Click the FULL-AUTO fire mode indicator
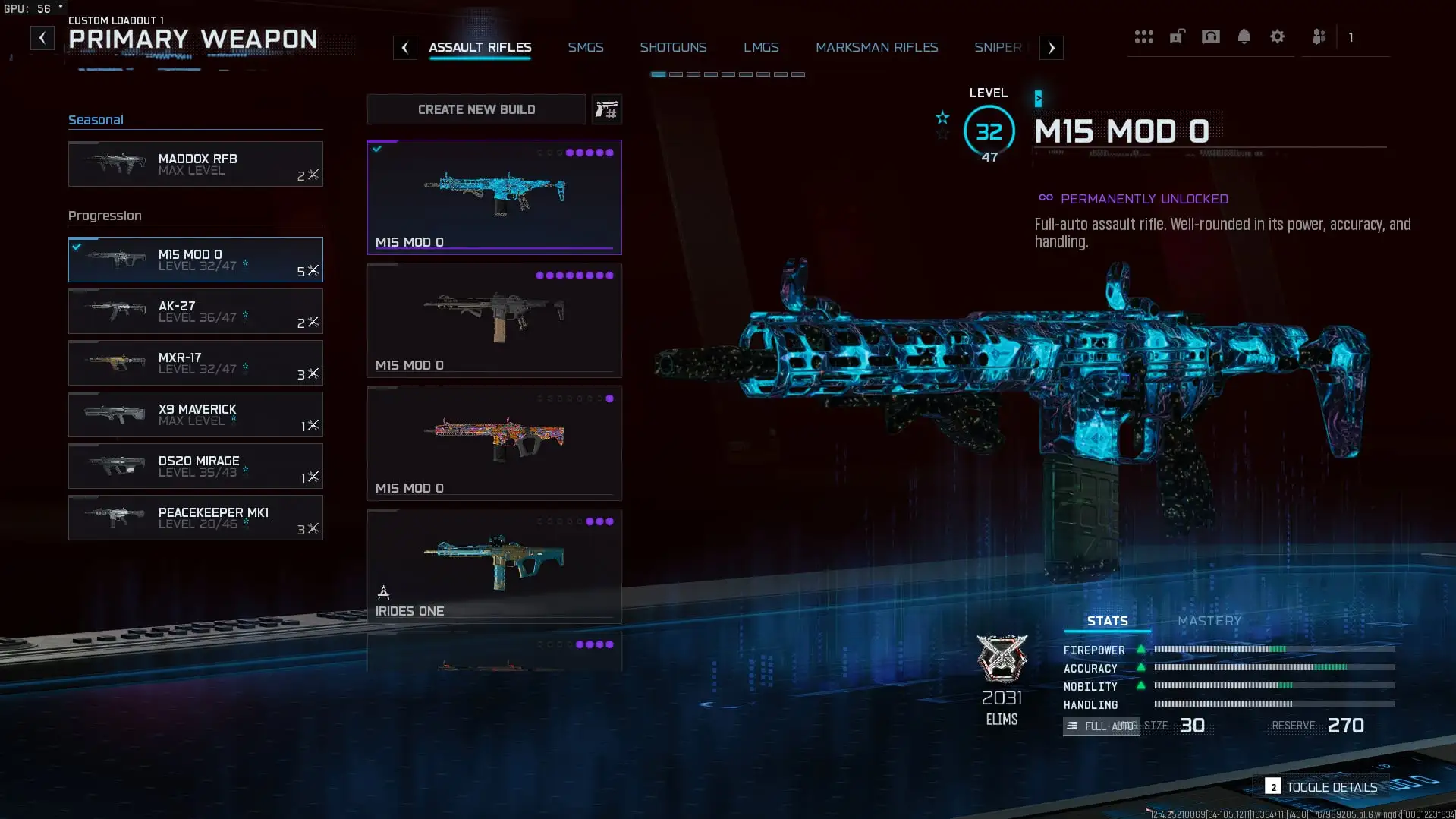 [1101, 726]
